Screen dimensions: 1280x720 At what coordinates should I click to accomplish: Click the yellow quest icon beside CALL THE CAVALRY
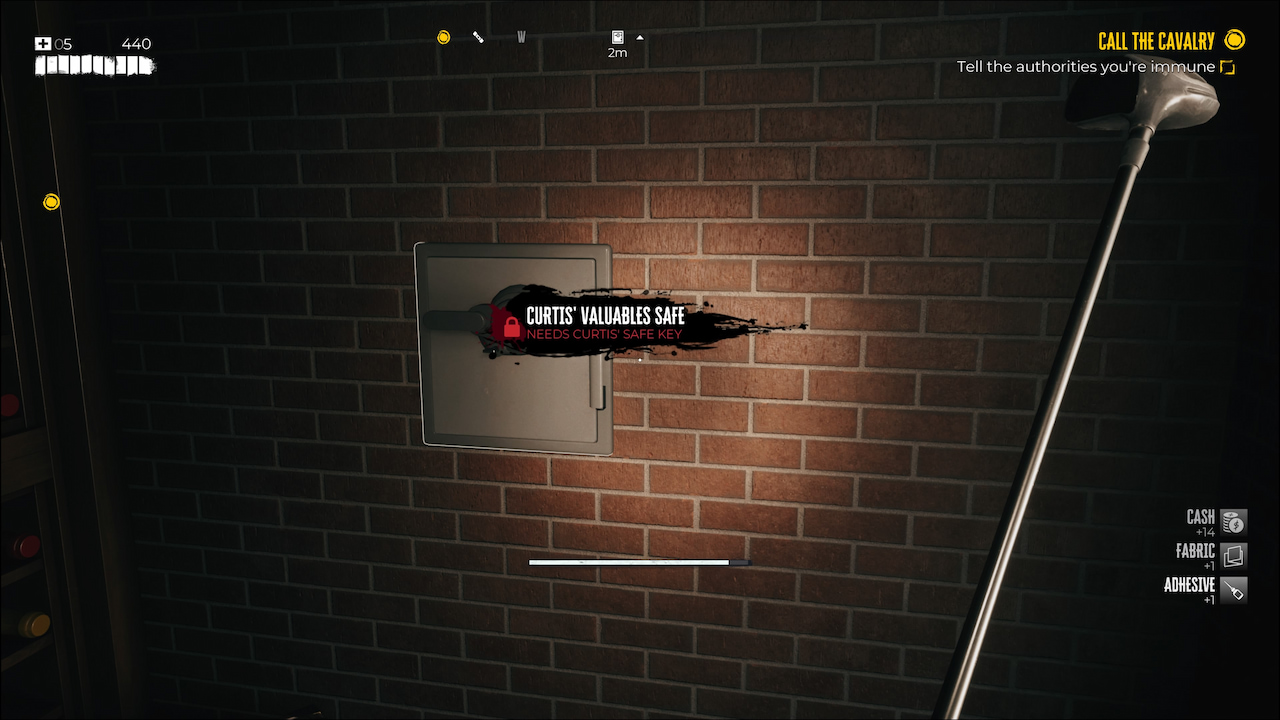1235,40
